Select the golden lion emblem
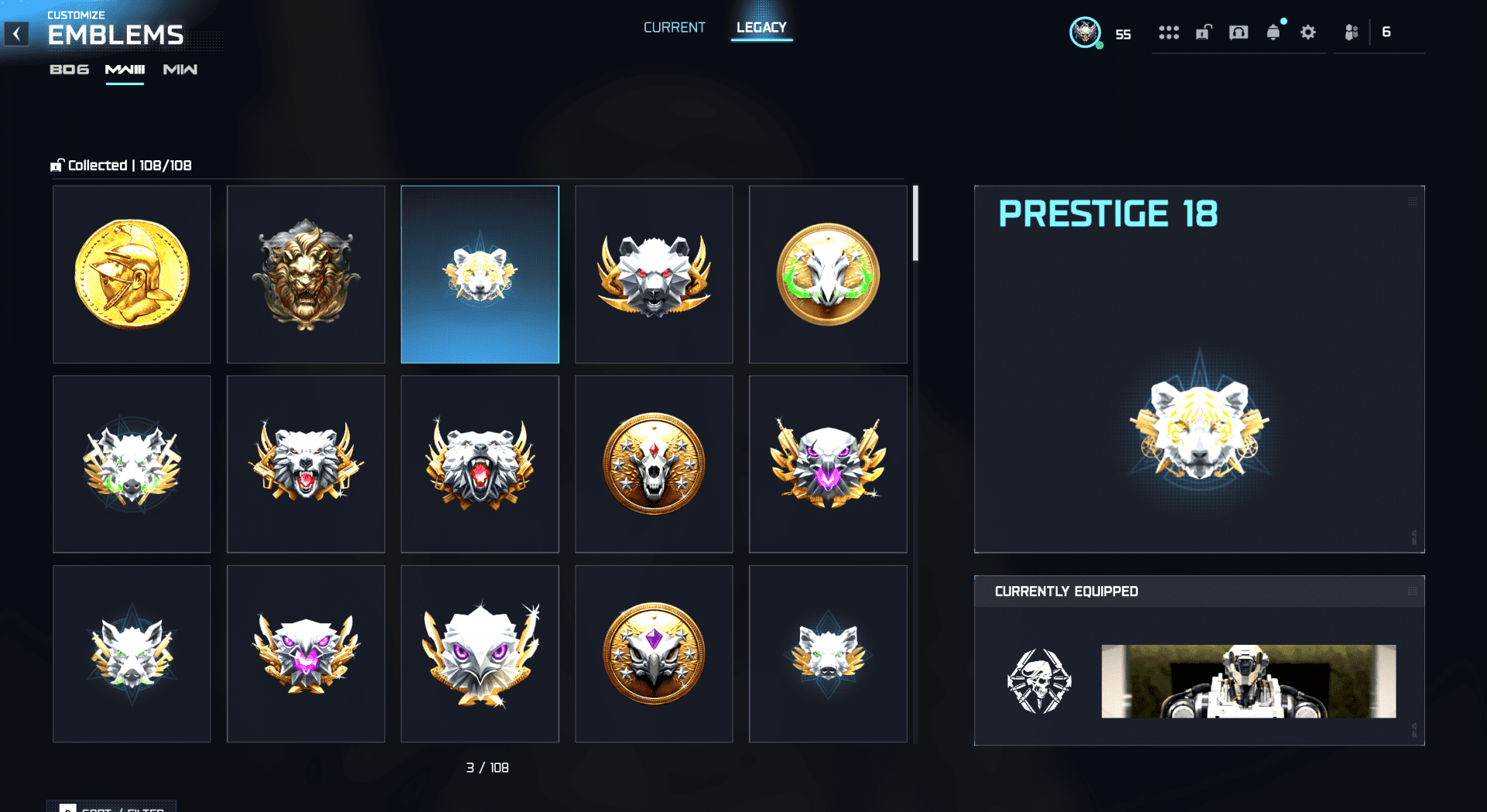 pyautogui.click(x=305, y=274)
